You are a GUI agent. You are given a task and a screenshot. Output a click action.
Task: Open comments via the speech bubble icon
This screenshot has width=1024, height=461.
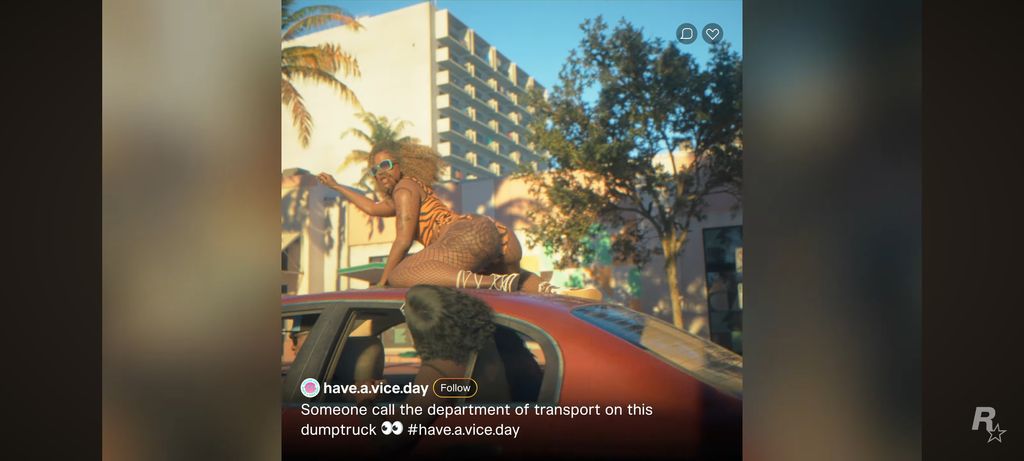point(686,34)
